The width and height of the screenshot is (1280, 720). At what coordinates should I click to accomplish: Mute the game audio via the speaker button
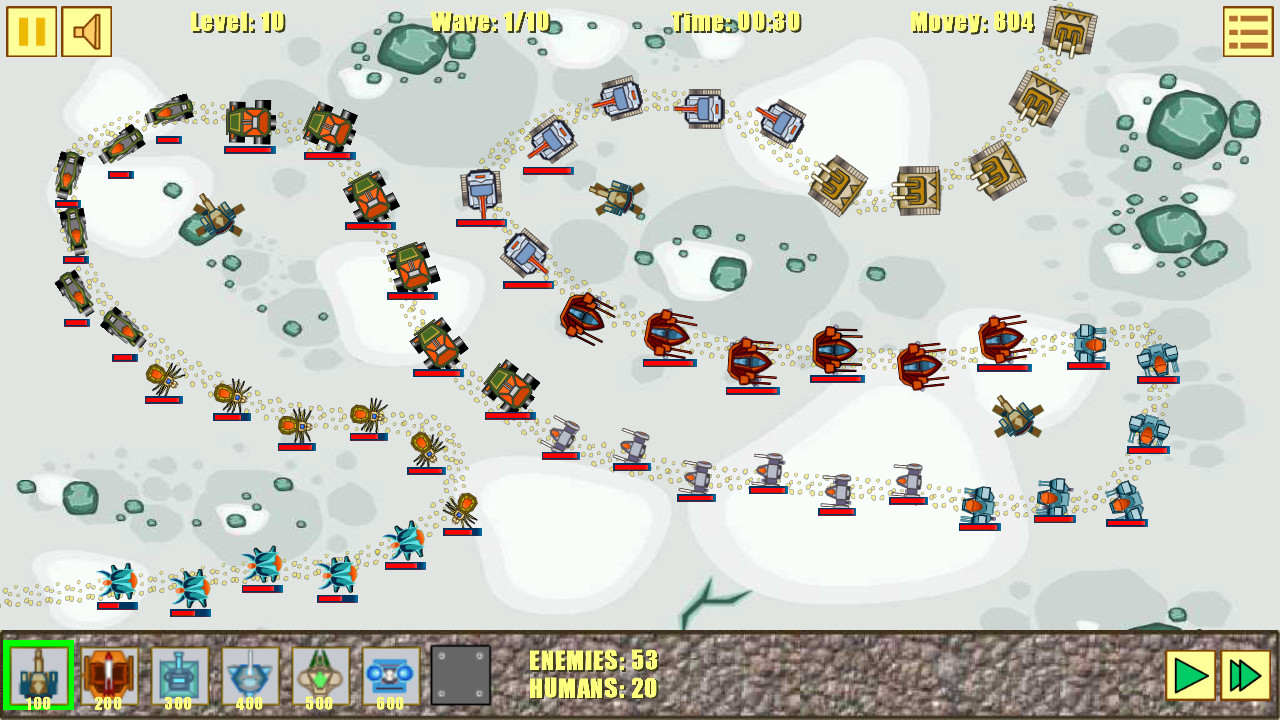click(x=87, y=30)
